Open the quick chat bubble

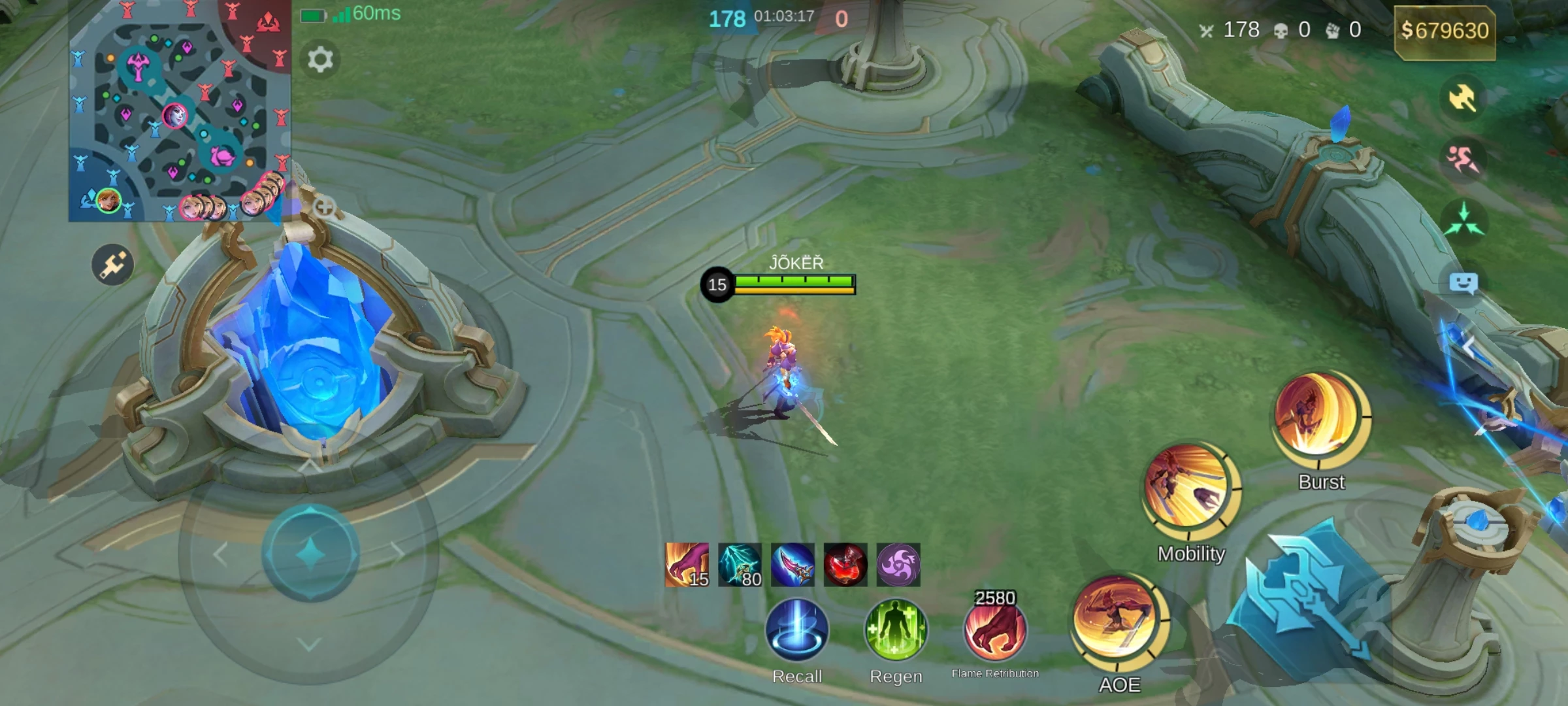pyautogui.click(x=1463, y=284)
